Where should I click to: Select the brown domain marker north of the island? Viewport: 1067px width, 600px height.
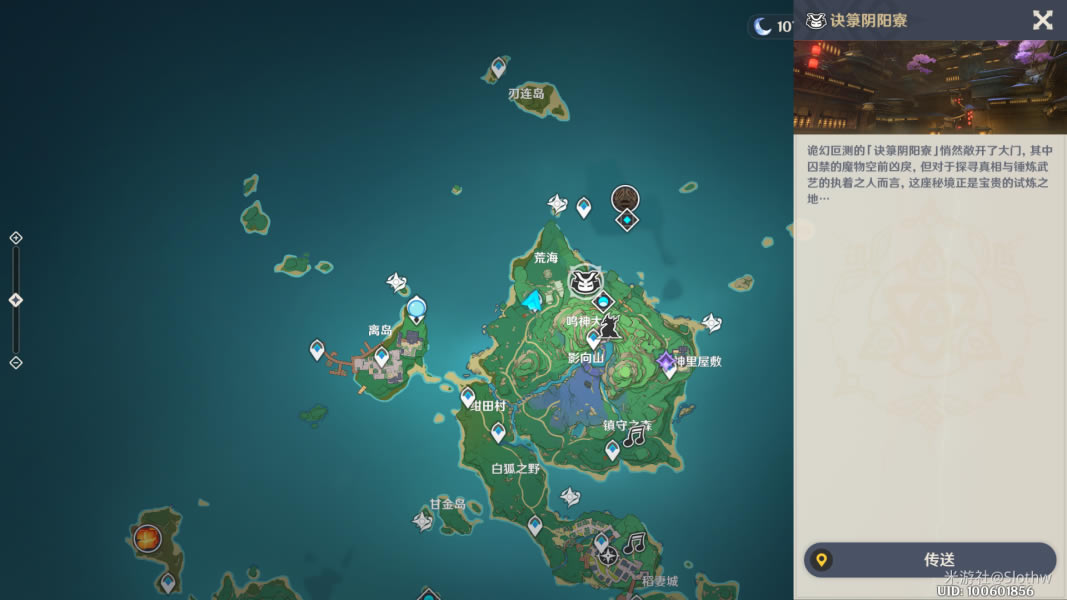[626, 198]
